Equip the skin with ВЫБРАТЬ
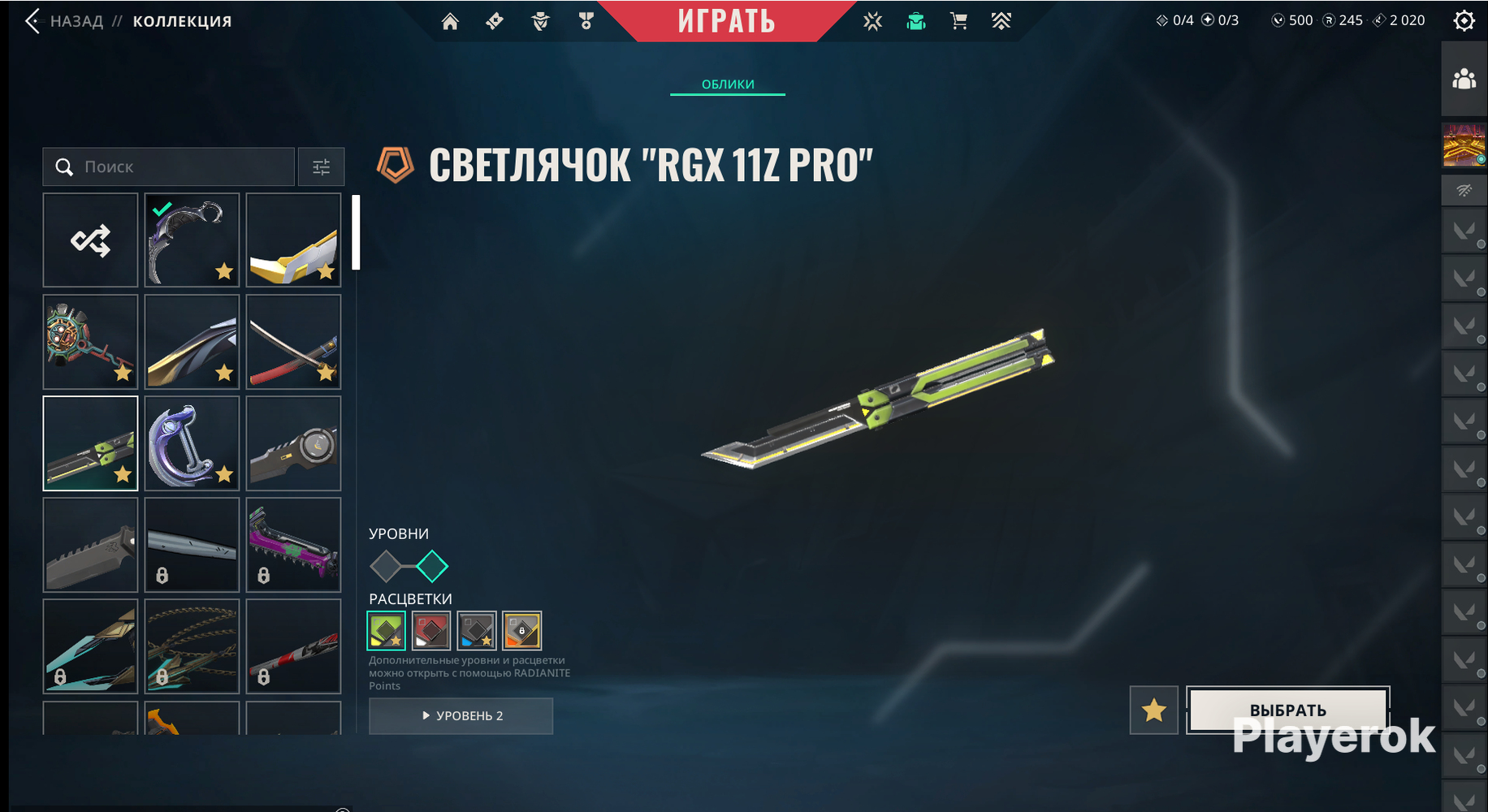1488x812 pixels. pos(1287,710)
